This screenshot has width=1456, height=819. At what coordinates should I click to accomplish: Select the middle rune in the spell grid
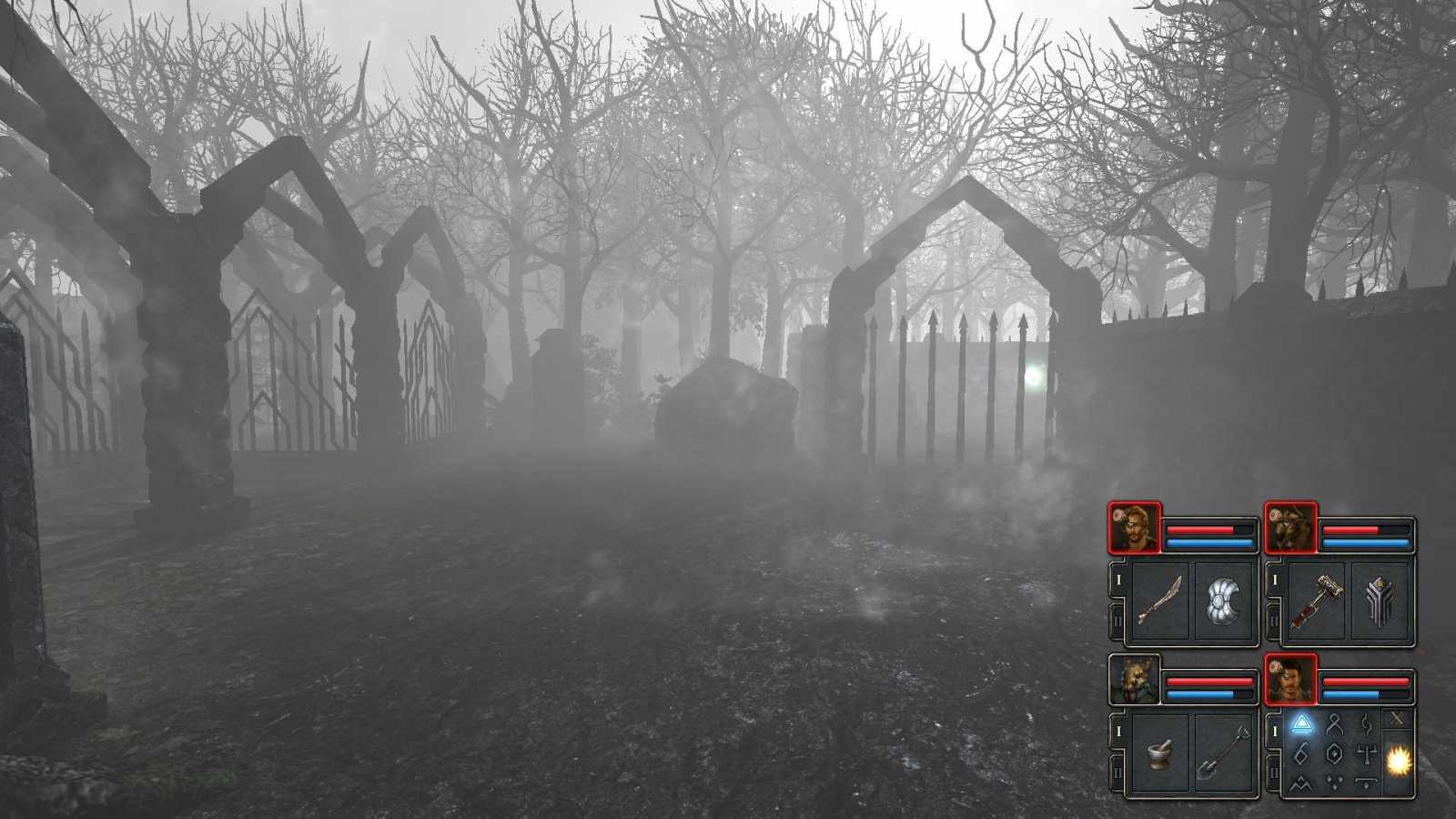(1334, 753)
